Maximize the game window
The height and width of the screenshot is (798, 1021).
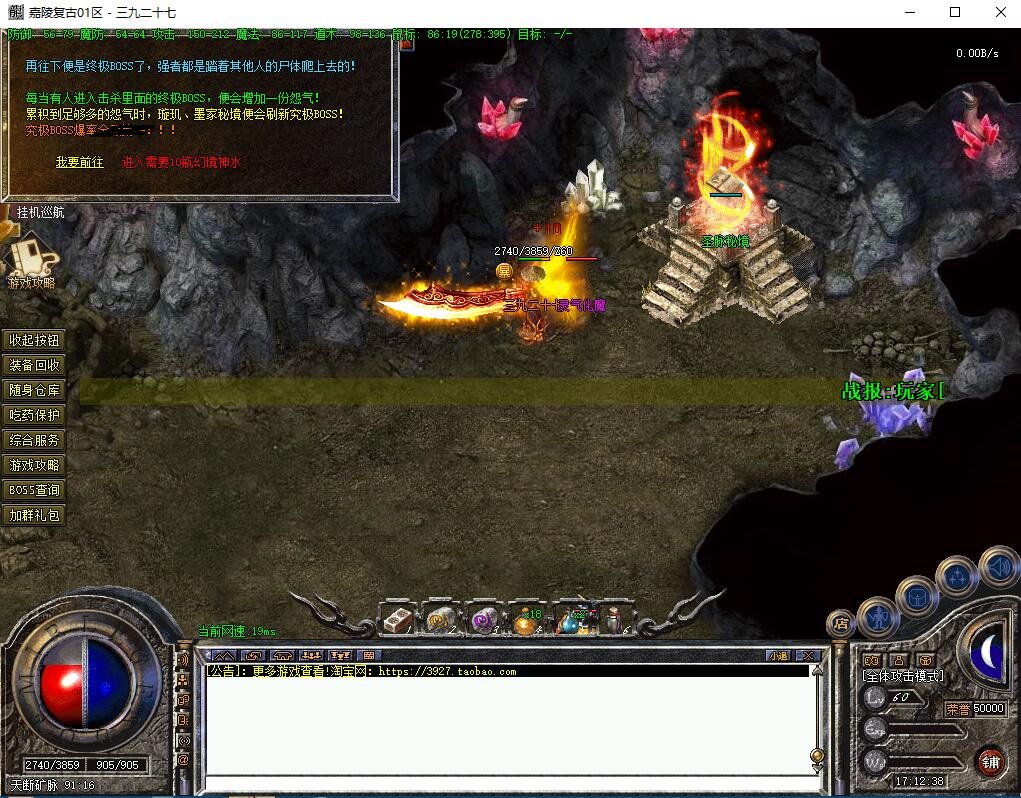click(x=955, y=12)
